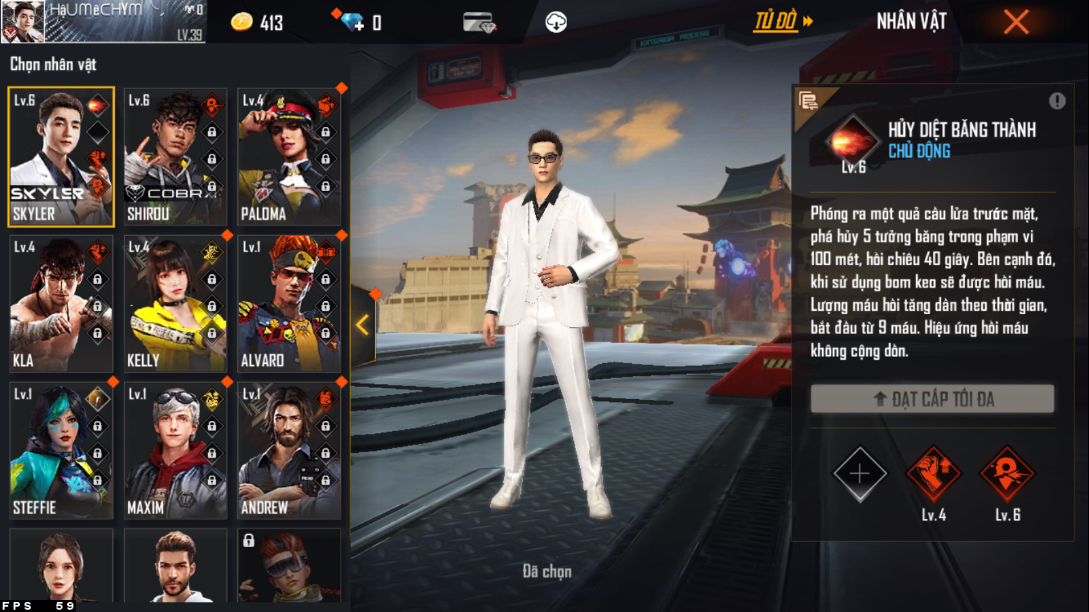The image size is (1089, 612).
Task: Add diamonds using the diamond plus icon
Action: 353,22
